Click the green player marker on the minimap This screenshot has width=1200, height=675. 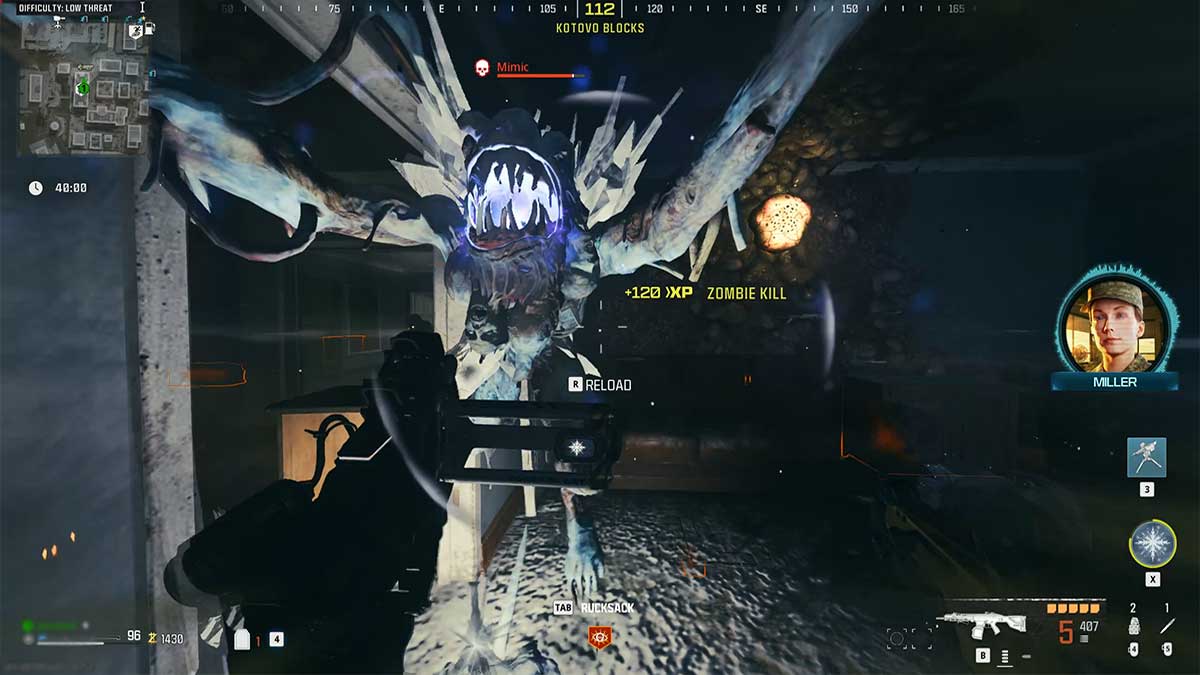point(83,87)
